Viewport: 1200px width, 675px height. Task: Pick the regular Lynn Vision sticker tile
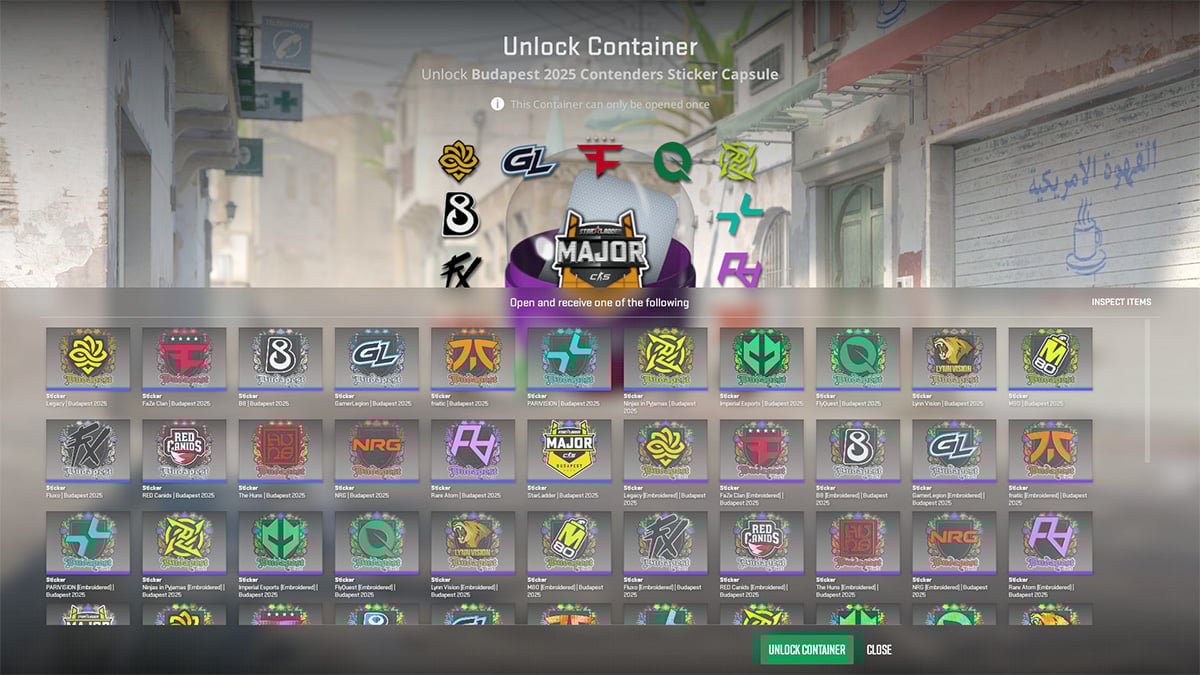[x=953, y=359]
